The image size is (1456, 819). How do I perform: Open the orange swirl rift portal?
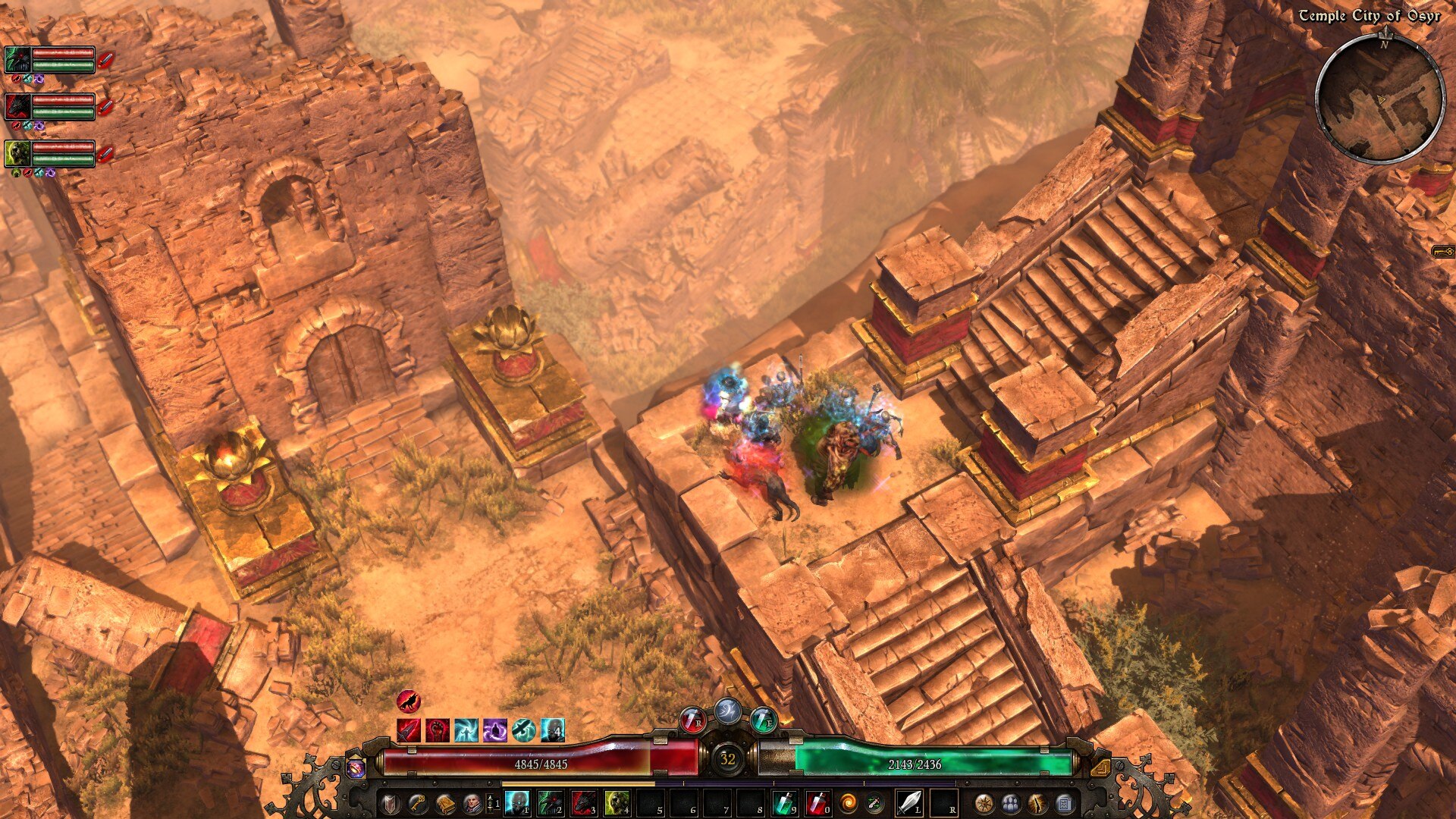tap(848, 802)
